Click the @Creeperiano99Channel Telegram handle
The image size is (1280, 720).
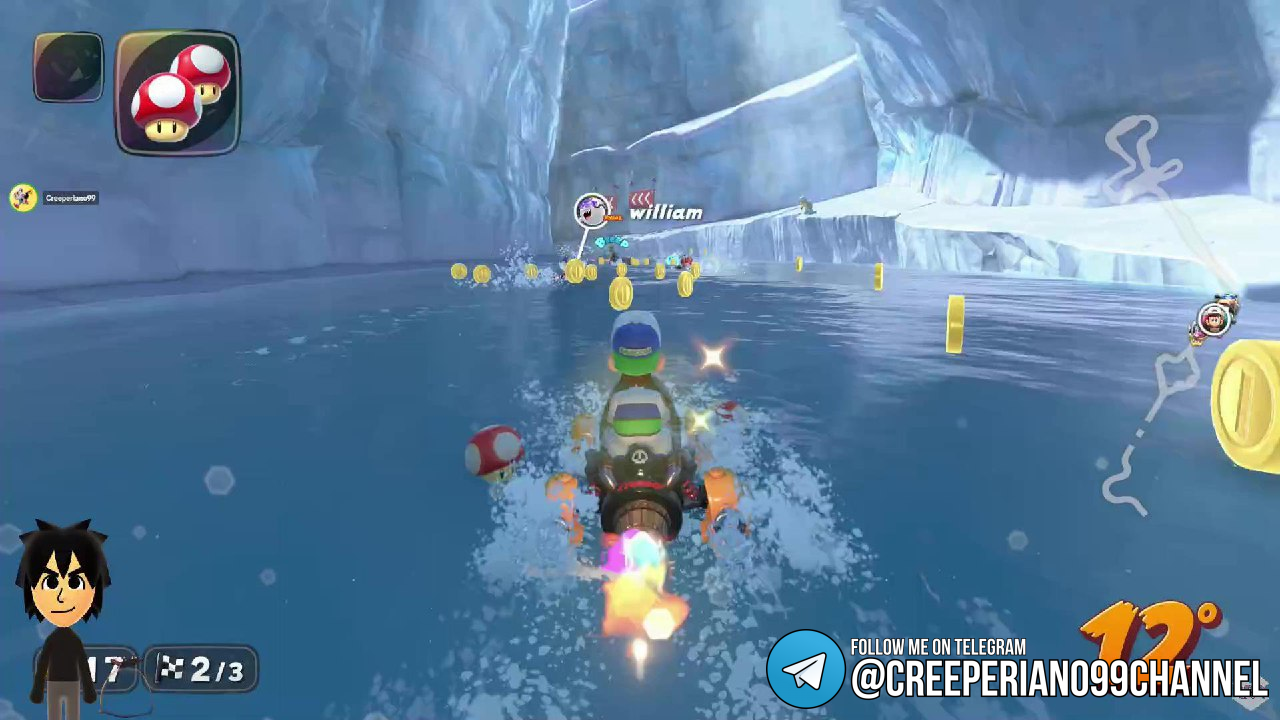click(1058, 680)
